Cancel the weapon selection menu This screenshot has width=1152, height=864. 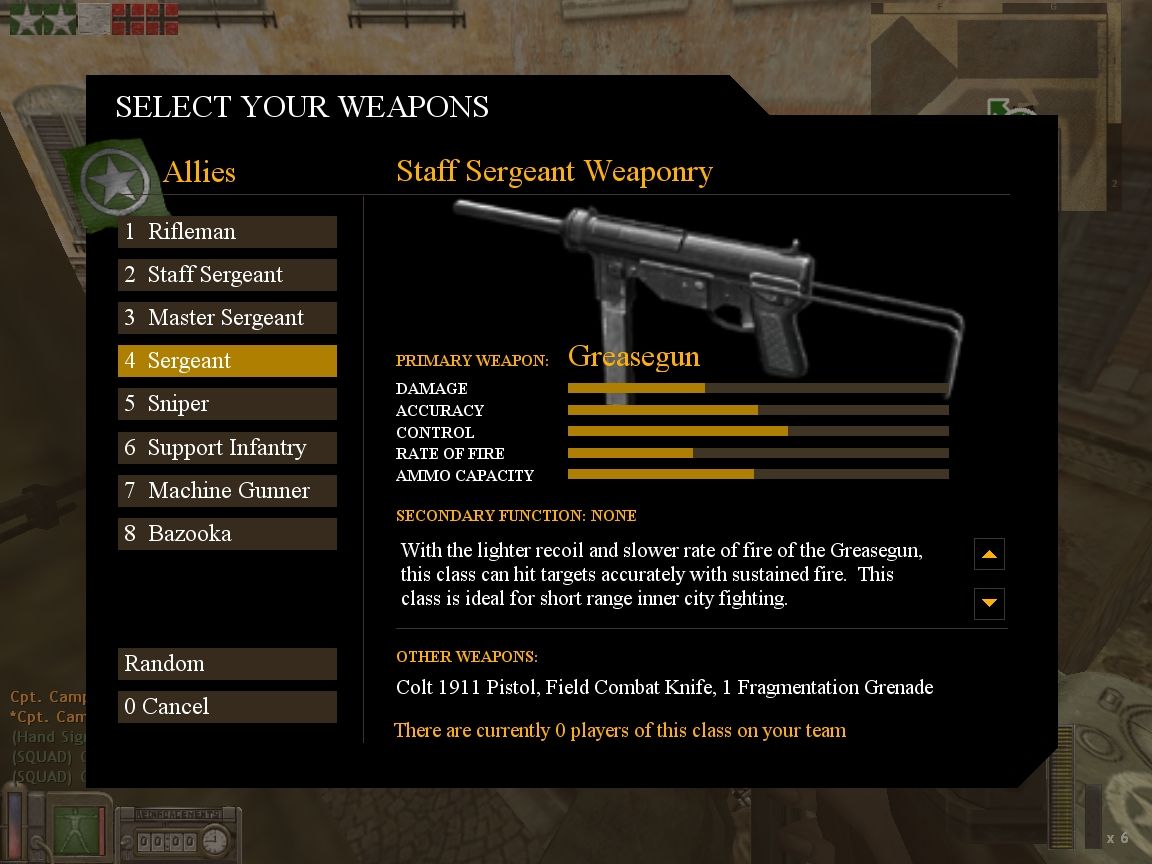pos(227,707)
